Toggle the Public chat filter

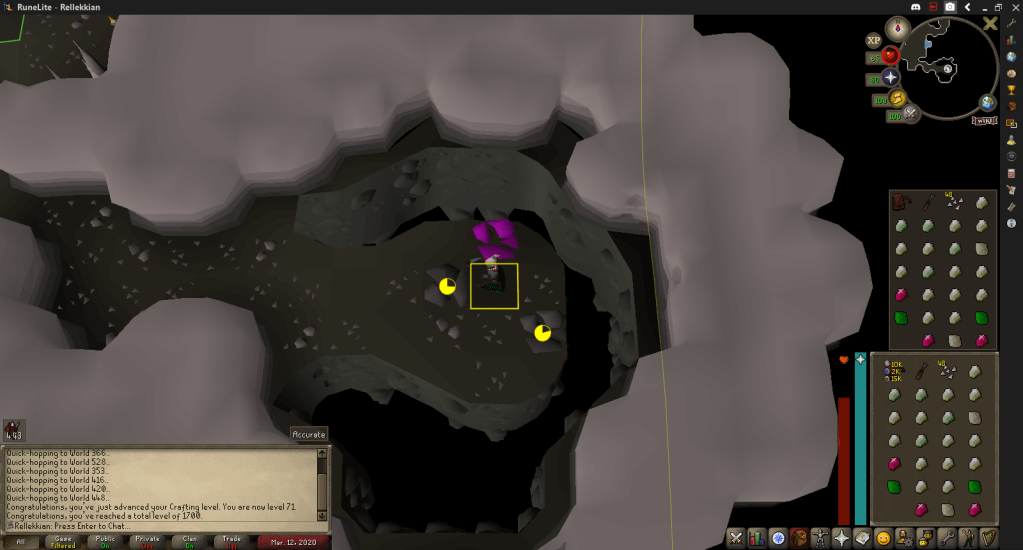click(x=105, y=541)
